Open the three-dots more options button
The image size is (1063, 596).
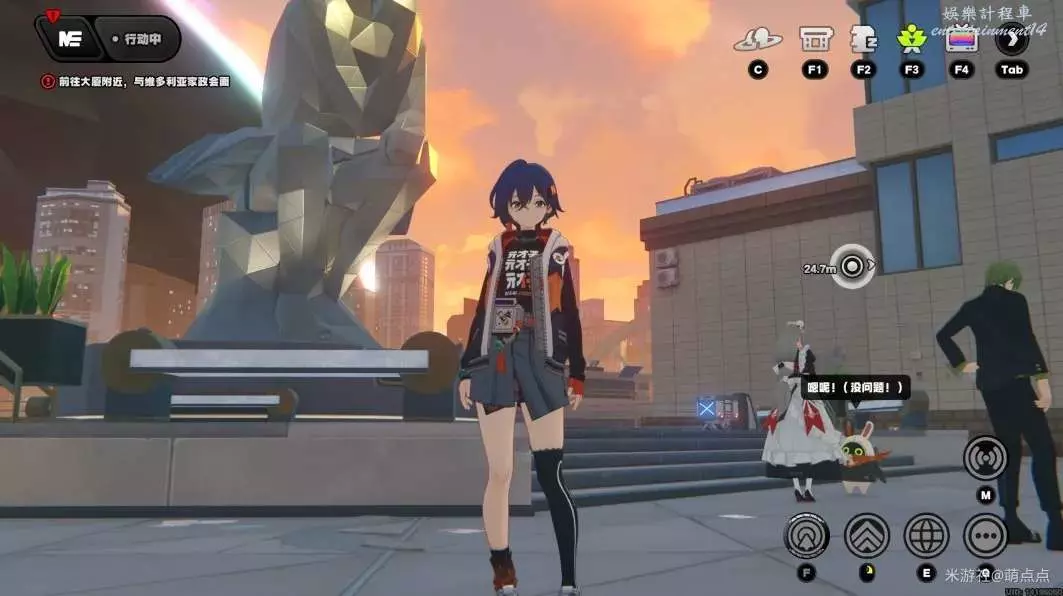click(x=985, y=536)
